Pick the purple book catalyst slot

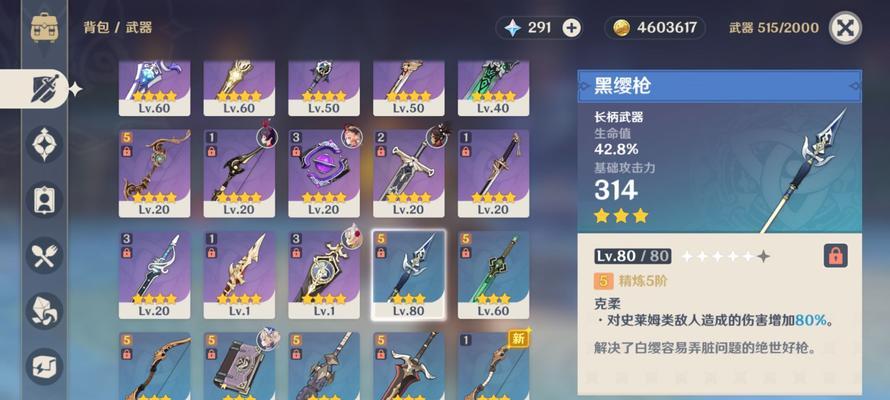point(239,367)
